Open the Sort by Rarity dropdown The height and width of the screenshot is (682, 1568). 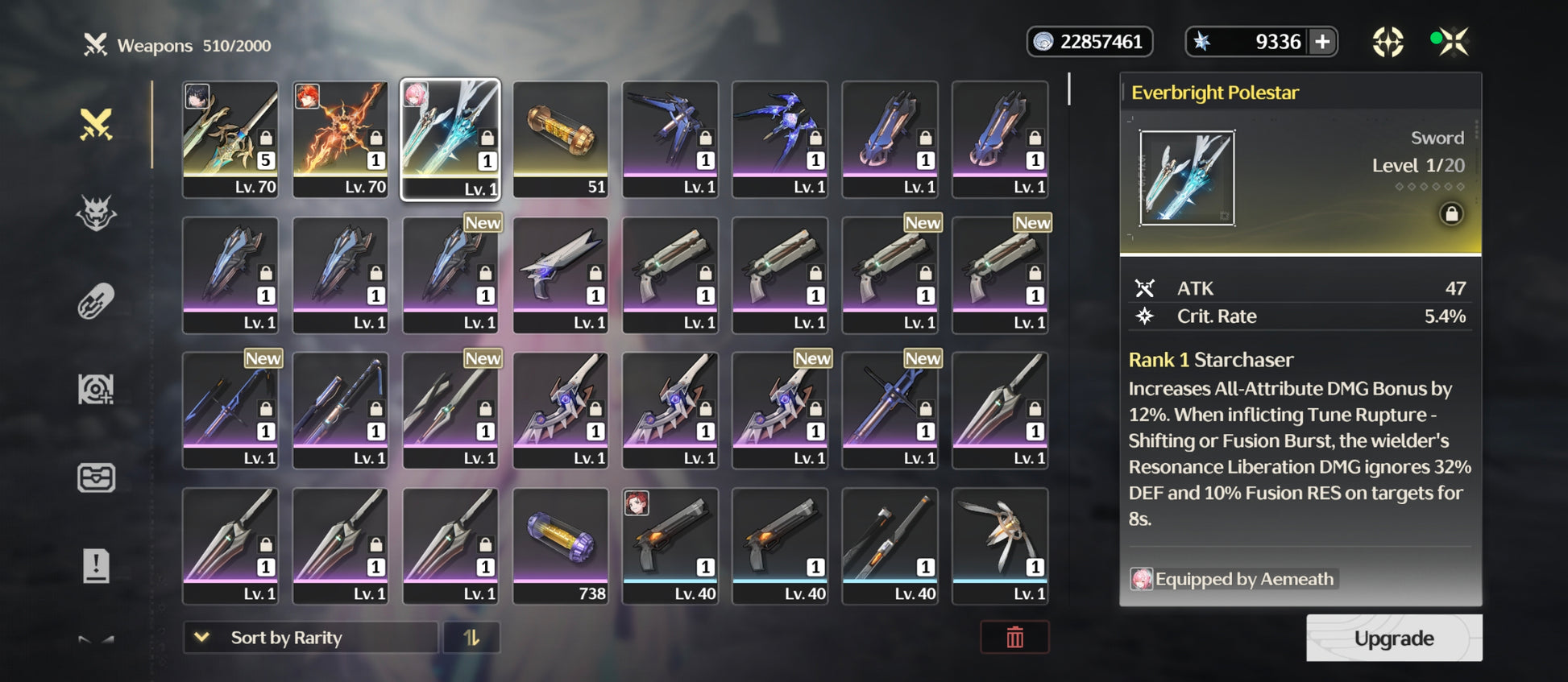tap(310, 638)
